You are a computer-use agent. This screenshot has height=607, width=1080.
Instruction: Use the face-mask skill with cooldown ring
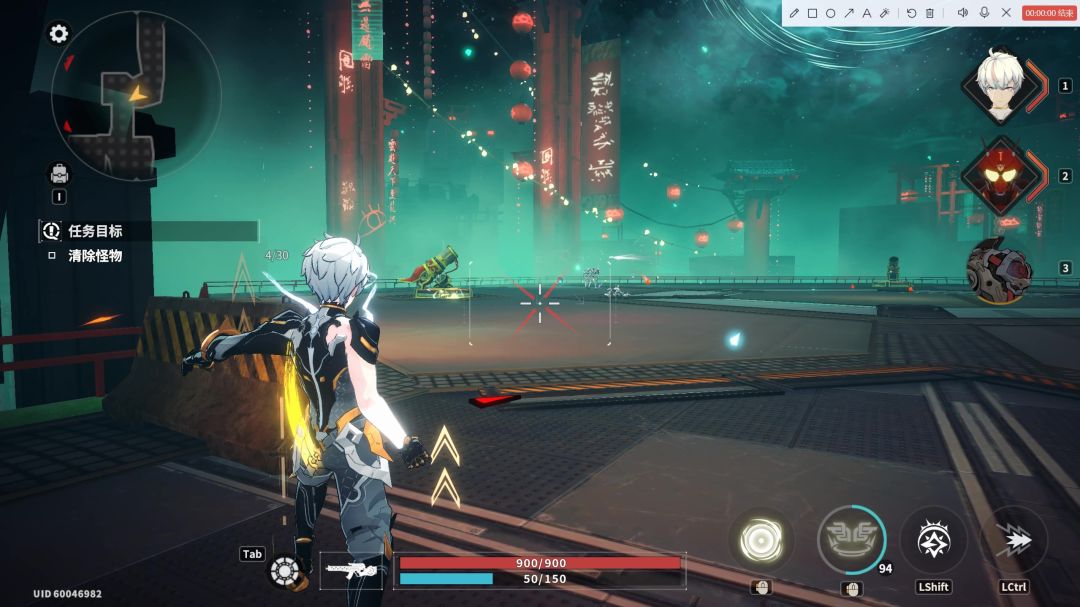click(x=851, y=540)
